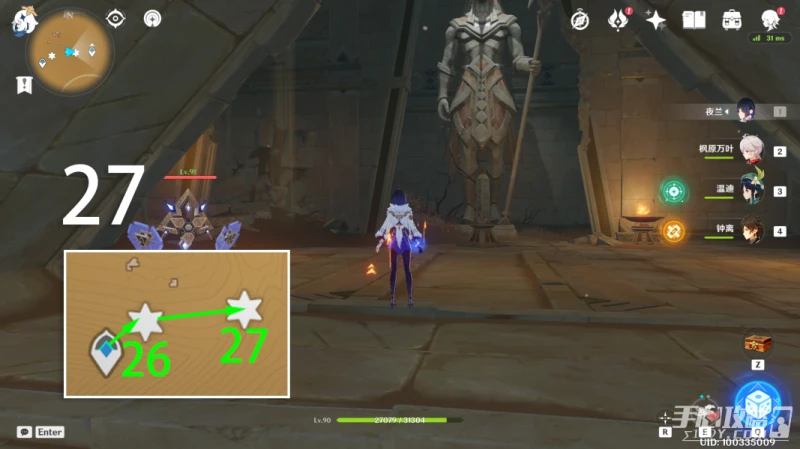800x449 pixels.
Task: Open the events flame icon
Action: coord(618,20)
